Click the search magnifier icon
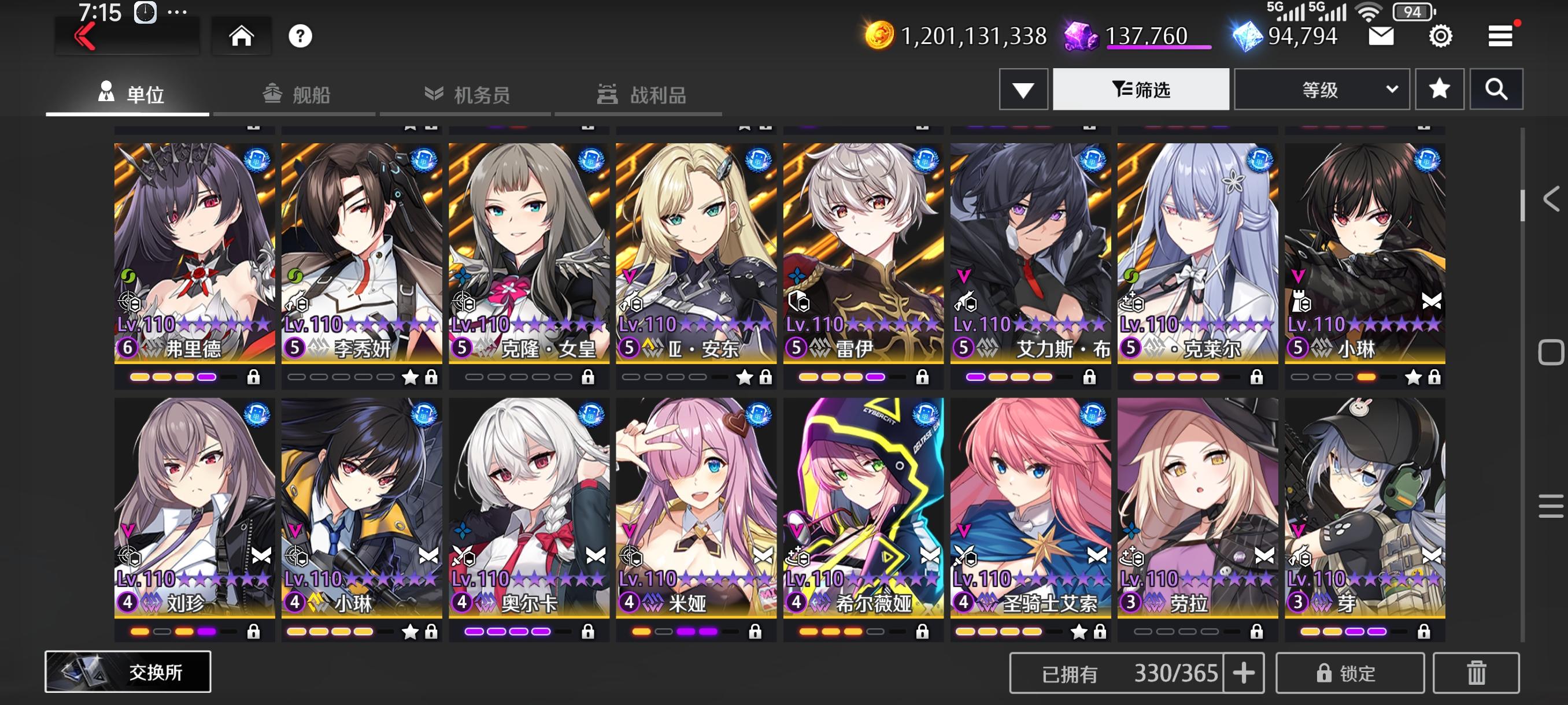Viewport: 1568px width, 705px height. coord(1497,89)
